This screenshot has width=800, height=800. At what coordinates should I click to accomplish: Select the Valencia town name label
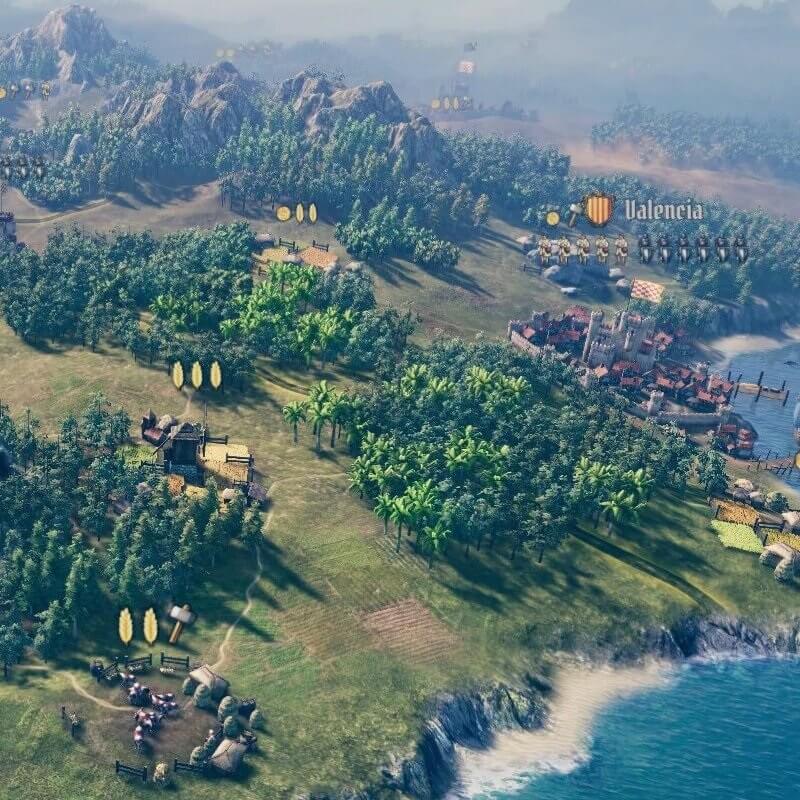click(x=663, y=210)
